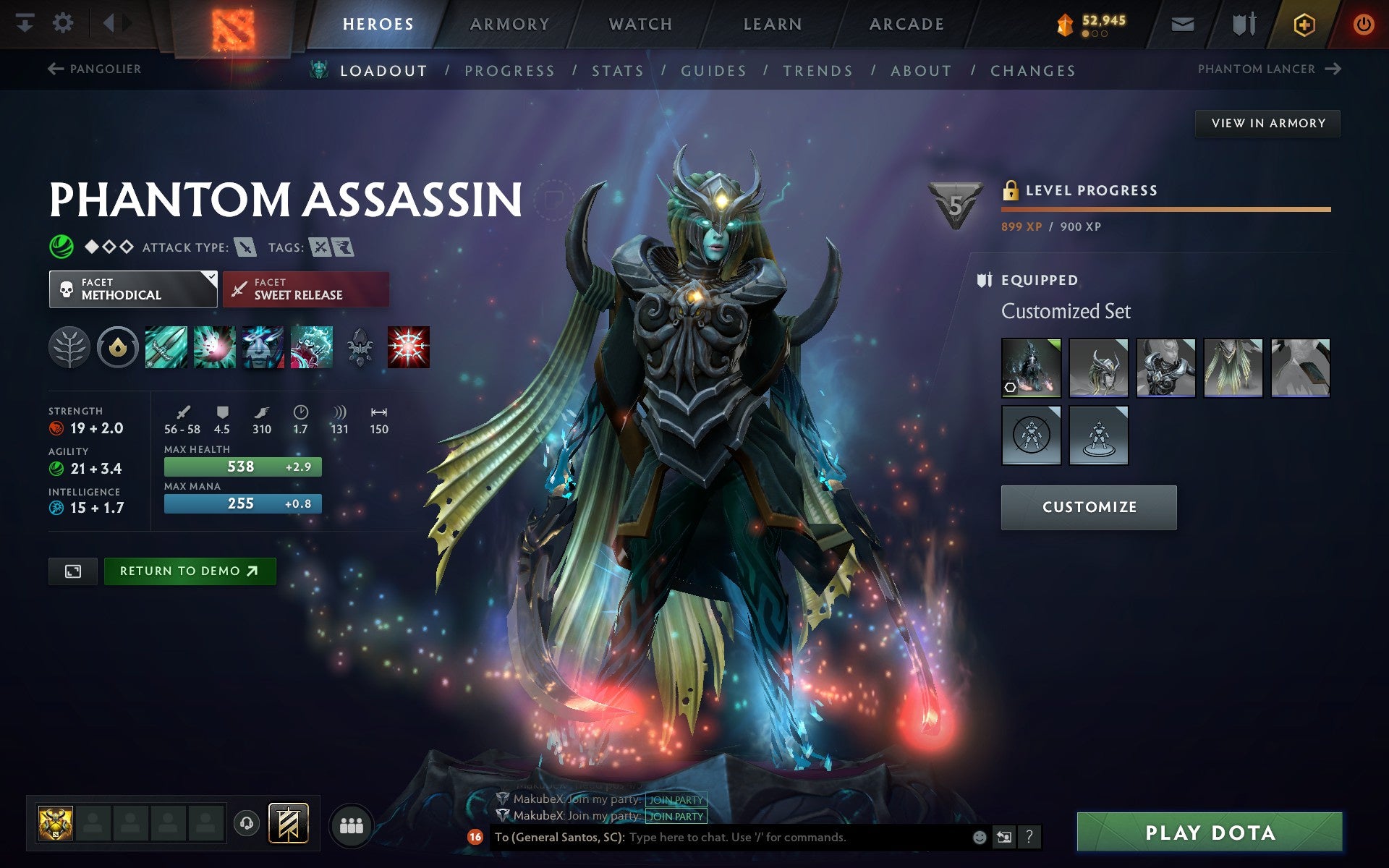This screenshot has width=1389, height=868.
Task: Click the CUSTOMIZE button
Action: click(x=1088, y=507)
